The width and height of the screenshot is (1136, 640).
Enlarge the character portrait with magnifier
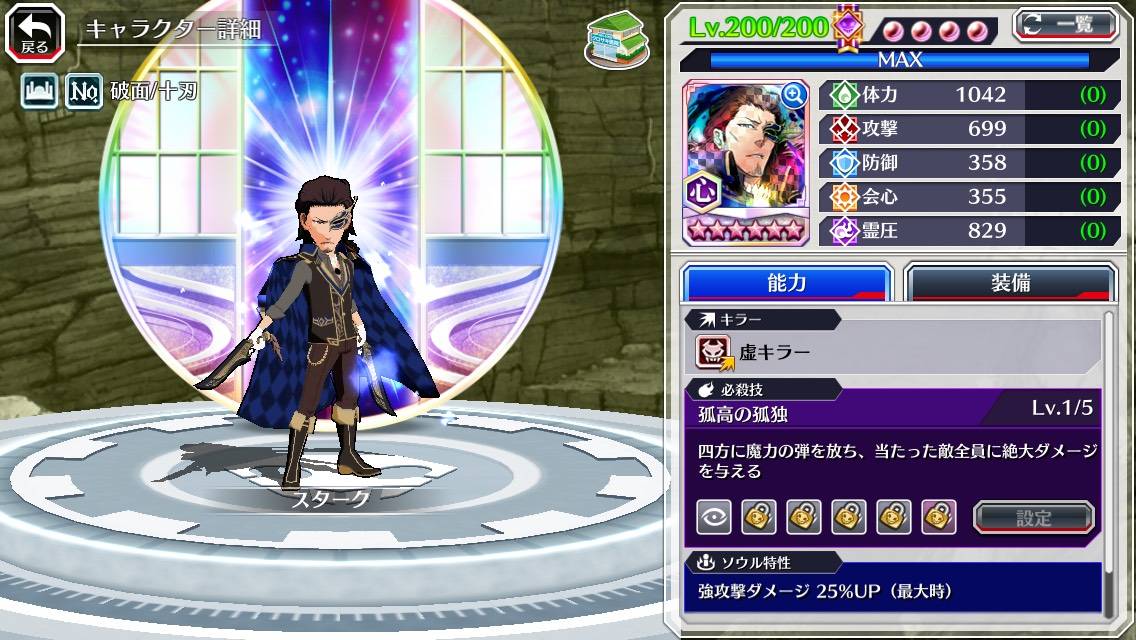pyautogui.click(x=794, y=95)
